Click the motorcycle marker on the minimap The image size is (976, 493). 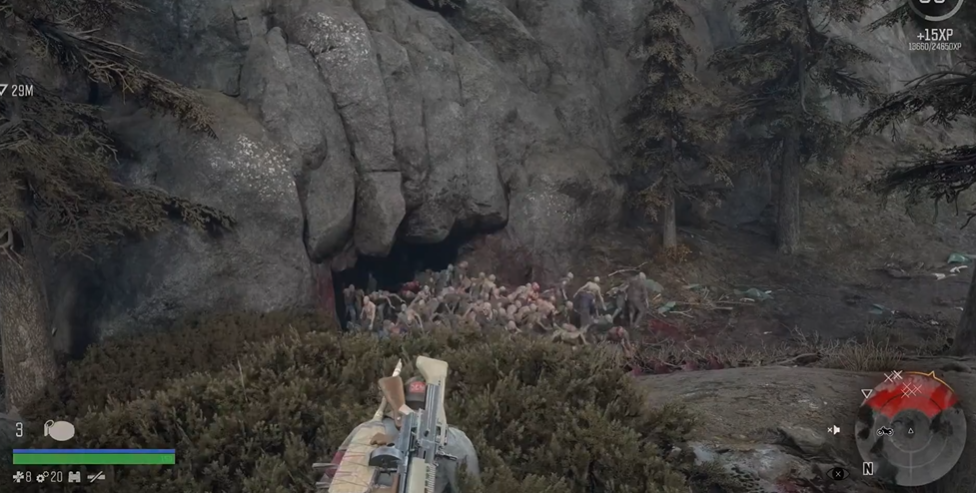tap(885, 431)
